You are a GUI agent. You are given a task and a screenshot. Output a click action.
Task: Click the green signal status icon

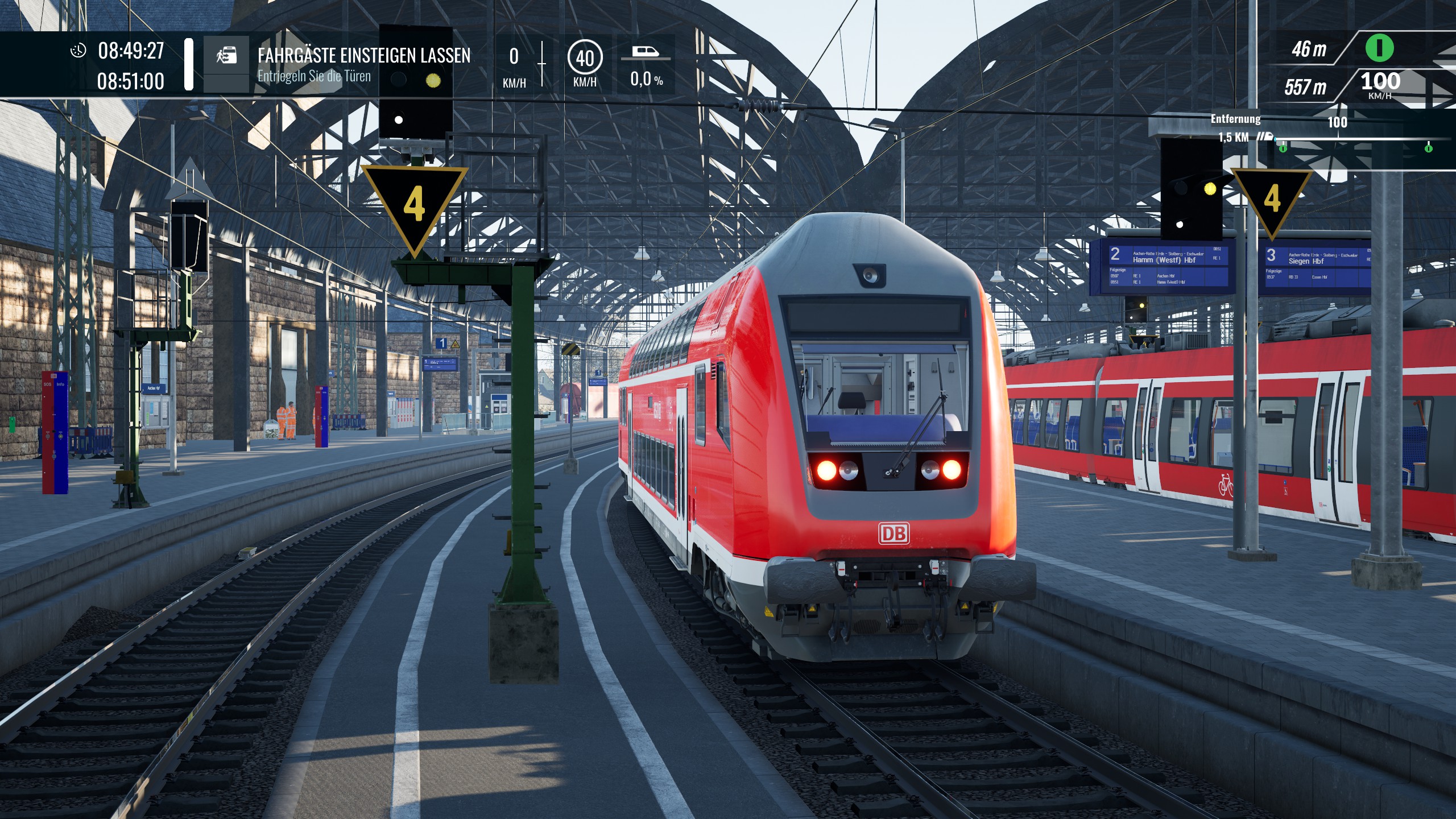pos(1379,48)
